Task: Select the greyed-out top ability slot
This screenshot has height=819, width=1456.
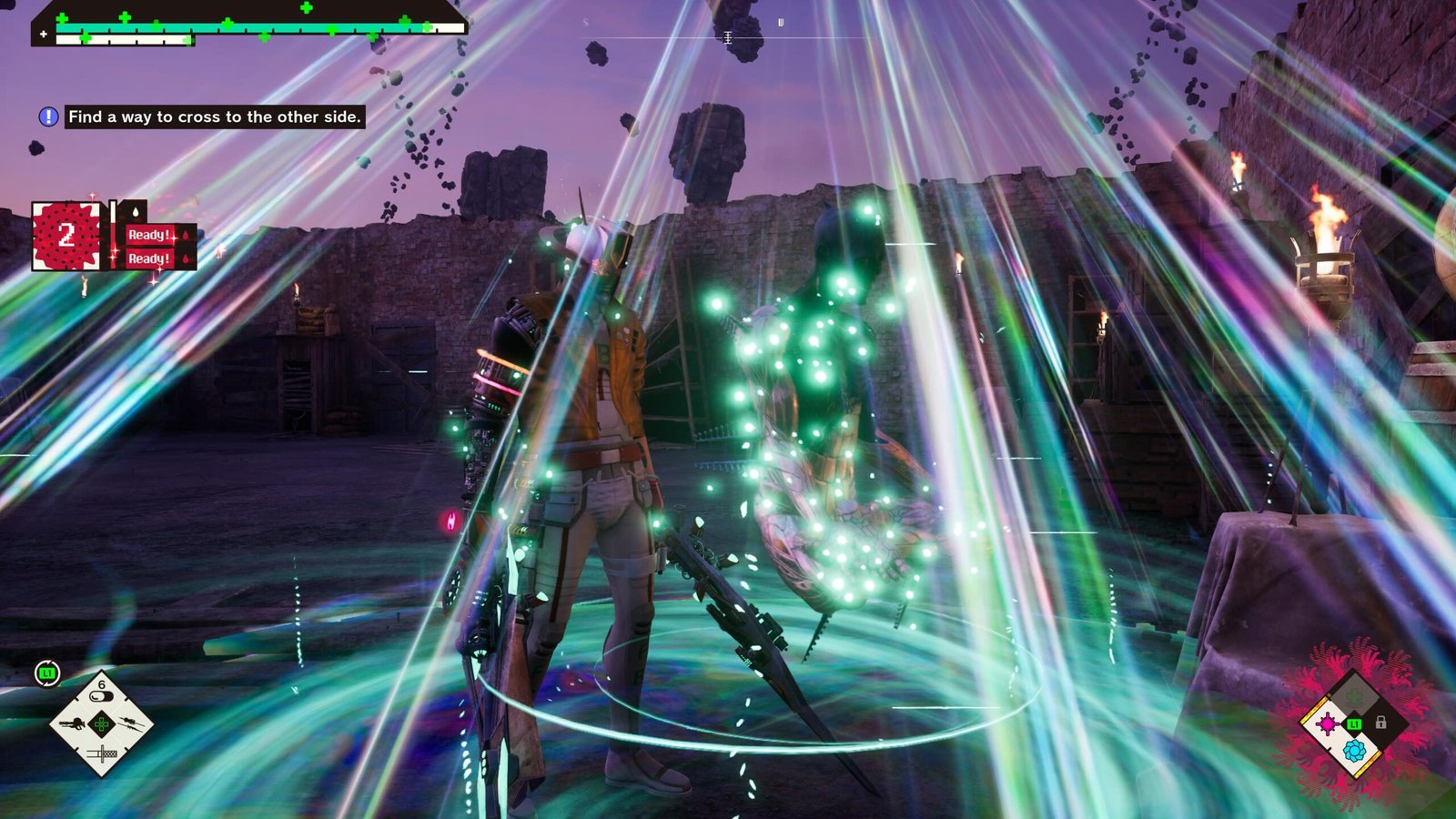Action: (1354, 698)
